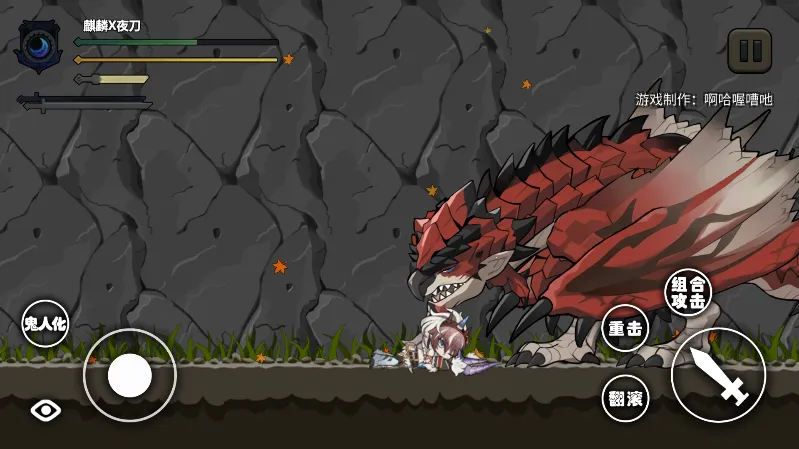Tap the 重击 heavy attack button
This screenshot has height=449, width=799.
(625, 328)
